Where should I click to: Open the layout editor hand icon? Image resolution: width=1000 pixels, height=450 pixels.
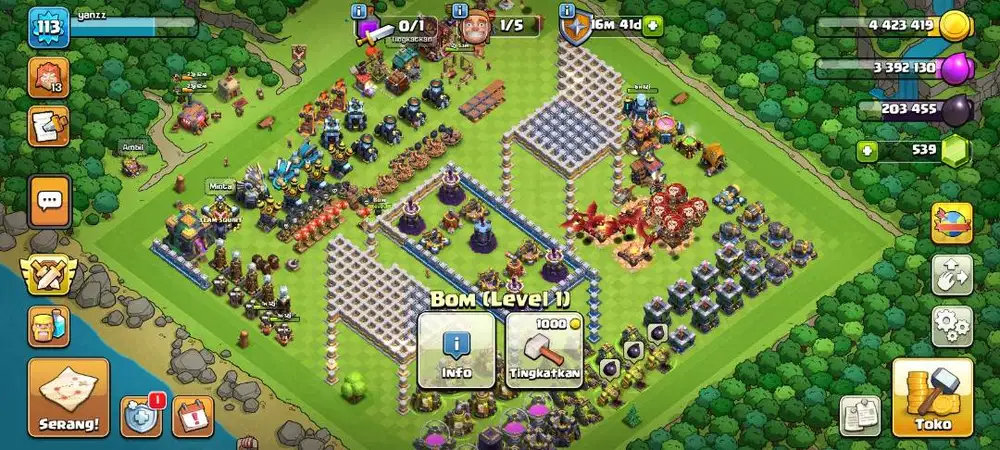(952, 274)
